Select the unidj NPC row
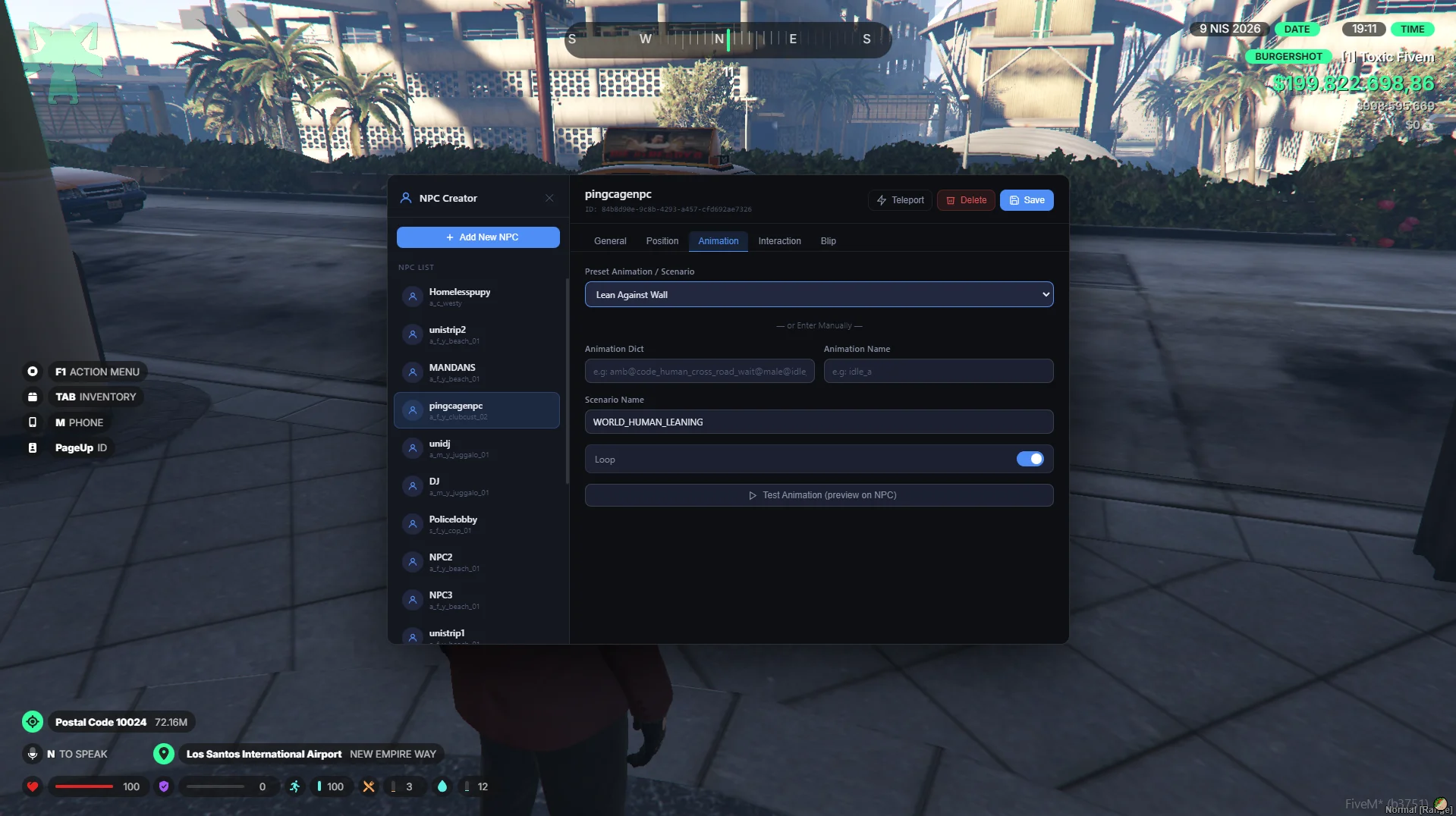Viewport: 1456px width, 816px height. tap(476, 448)
